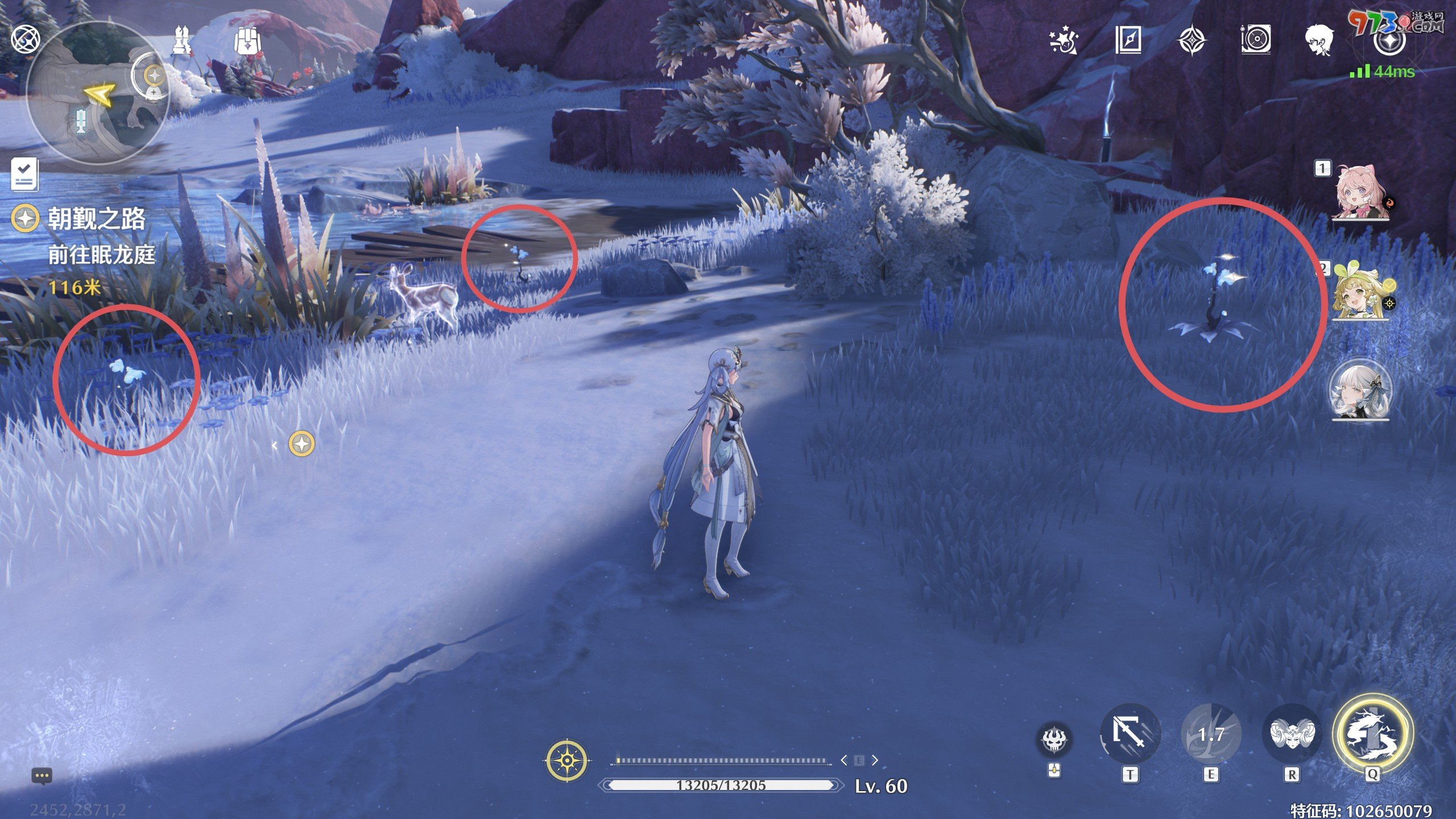Open the globe terminal menu icon
Screen dimensions: 1456x819
tap(26, 40)
